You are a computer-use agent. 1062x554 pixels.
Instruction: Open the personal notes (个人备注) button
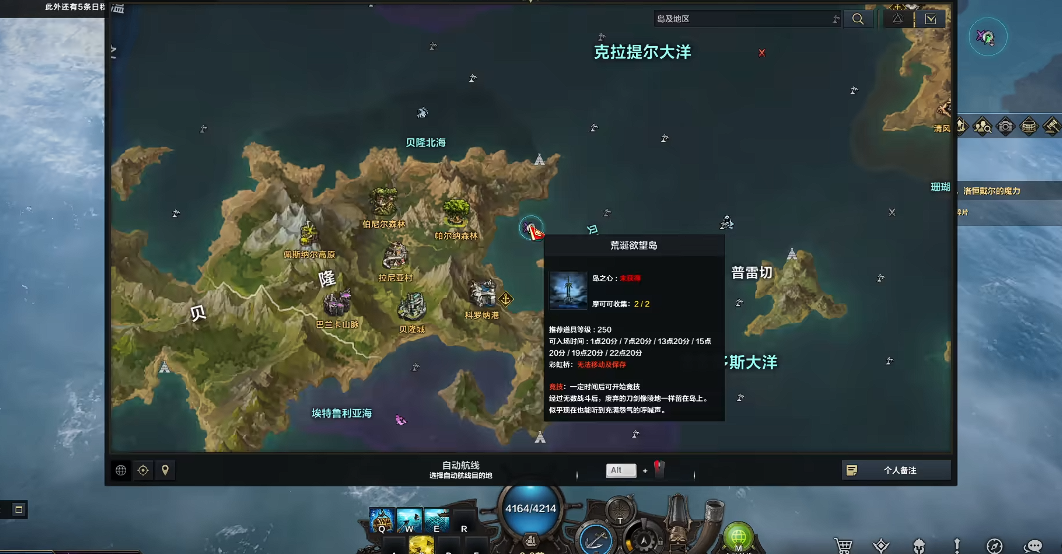click(x=895, y=470)
